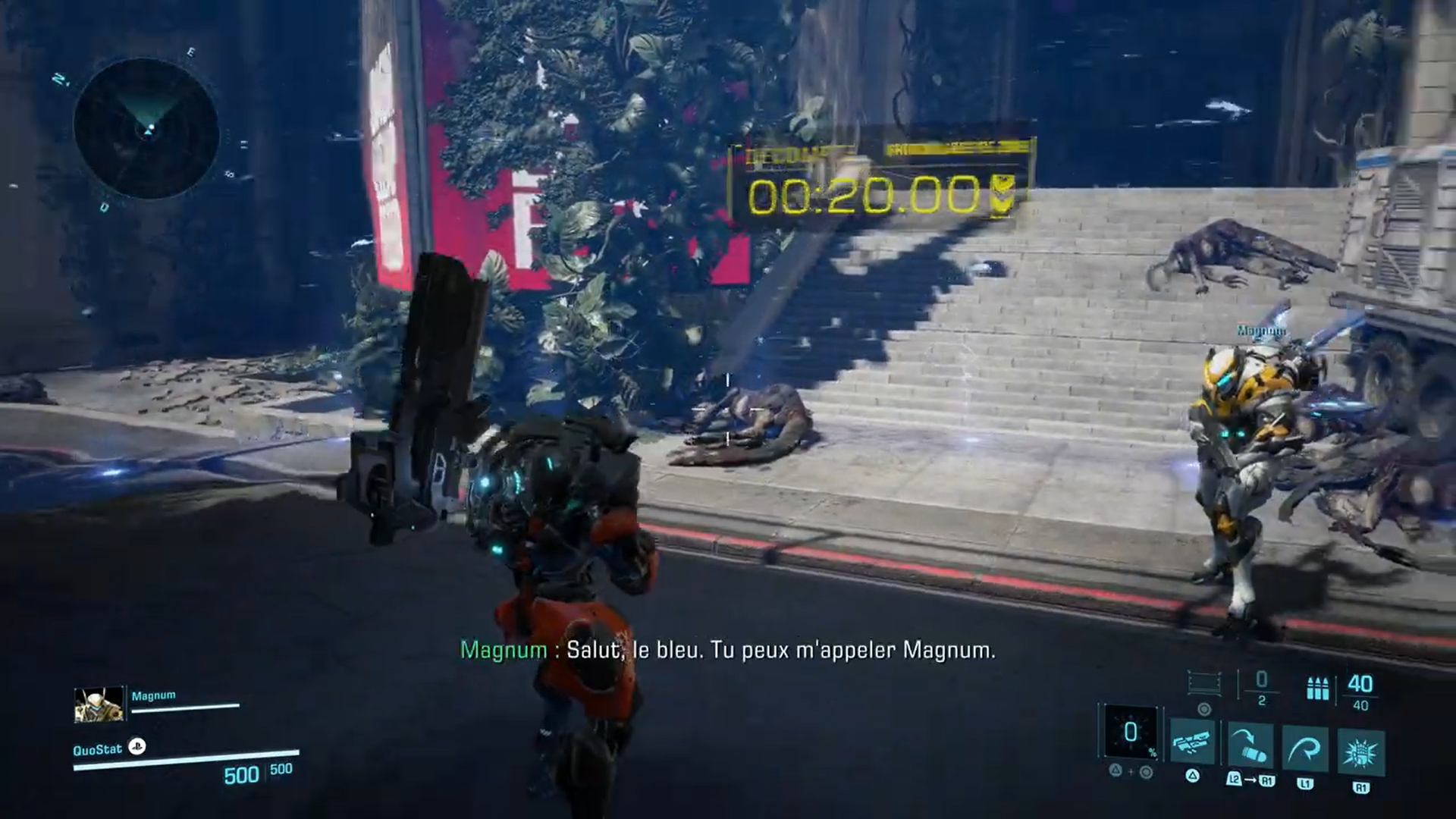Select the rifle weapon swap icon
The width and height of the screenshot is (1456, 819).
tap(1193, 745)
